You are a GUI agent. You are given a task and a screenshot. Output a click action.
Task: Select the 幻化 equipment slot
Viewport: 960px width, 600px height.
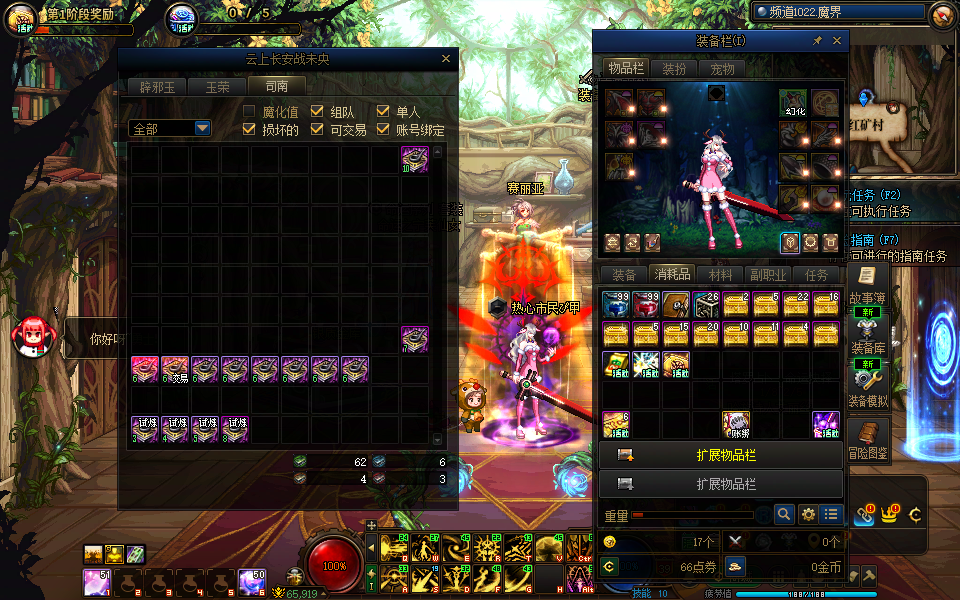tap(793, 103)
